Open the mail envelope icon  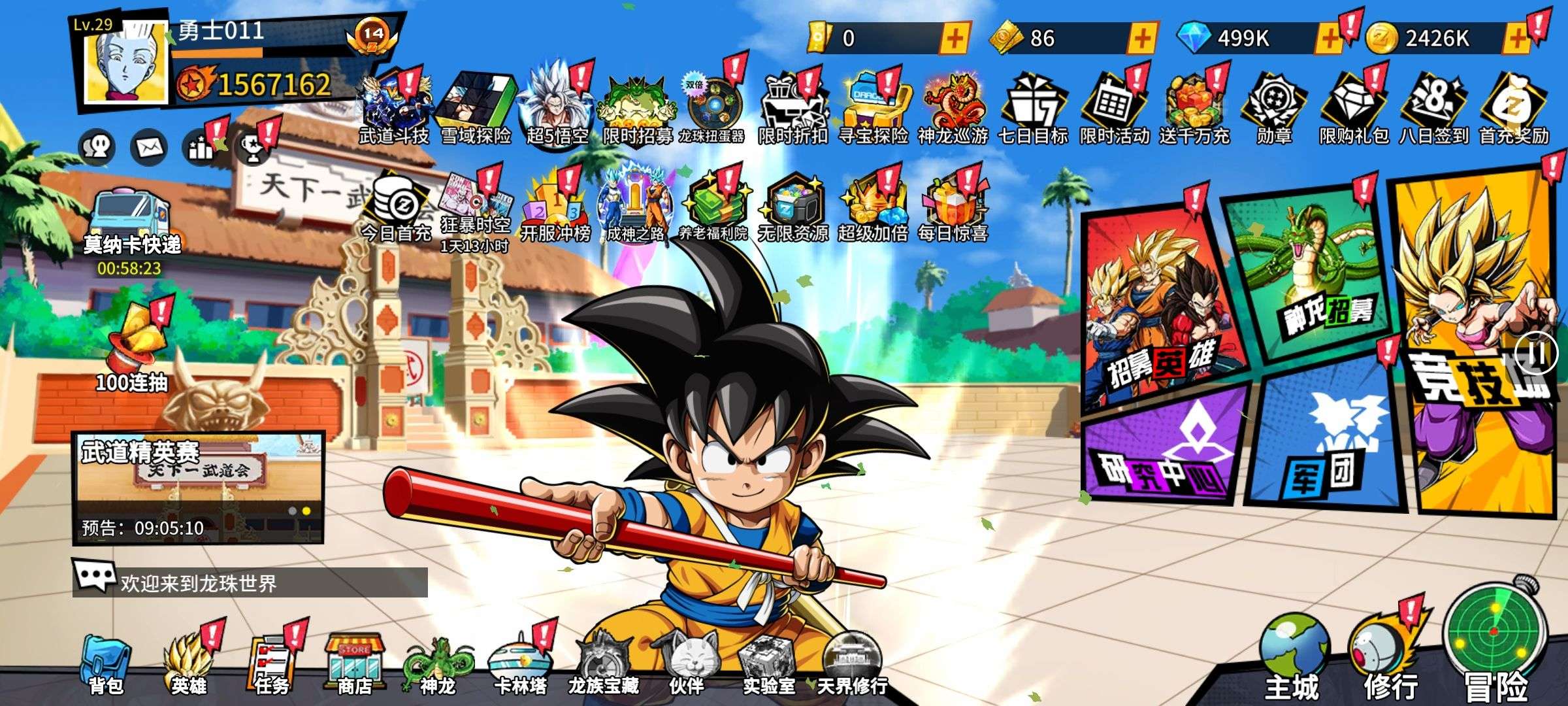click(x=149, y=148)
